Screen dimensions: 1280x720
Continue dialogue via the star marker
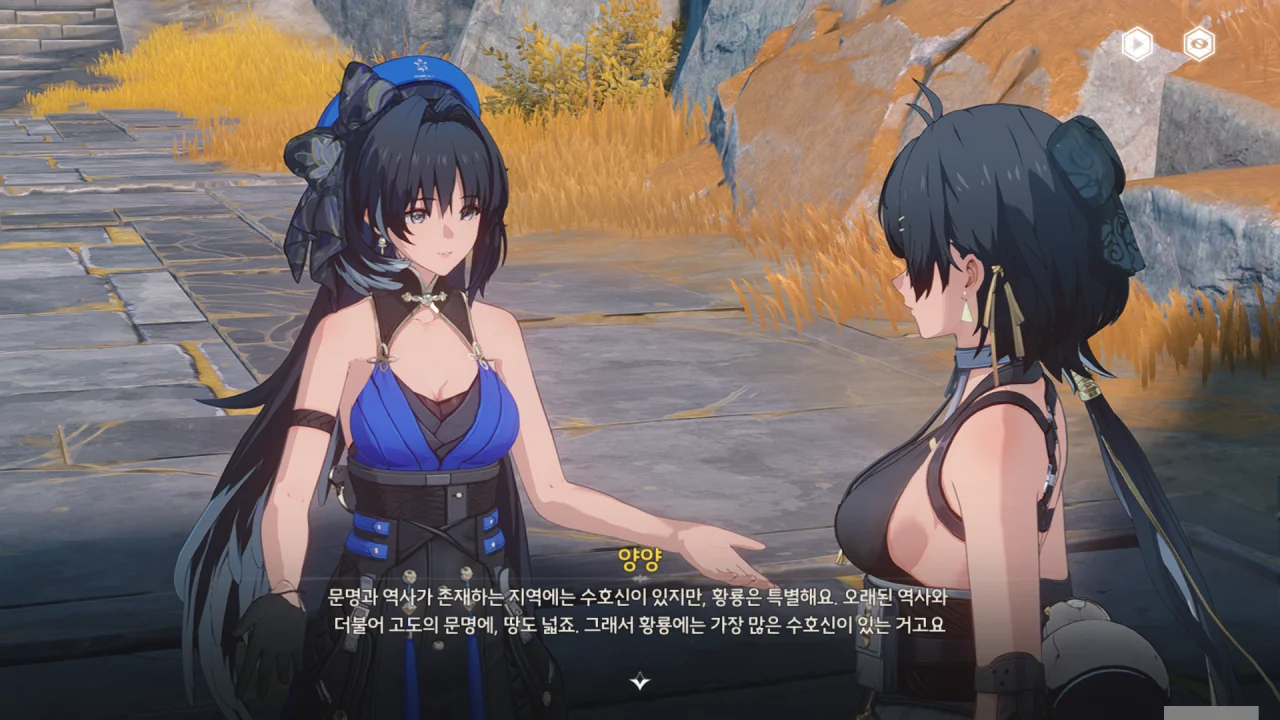click(x=640, y=682)
